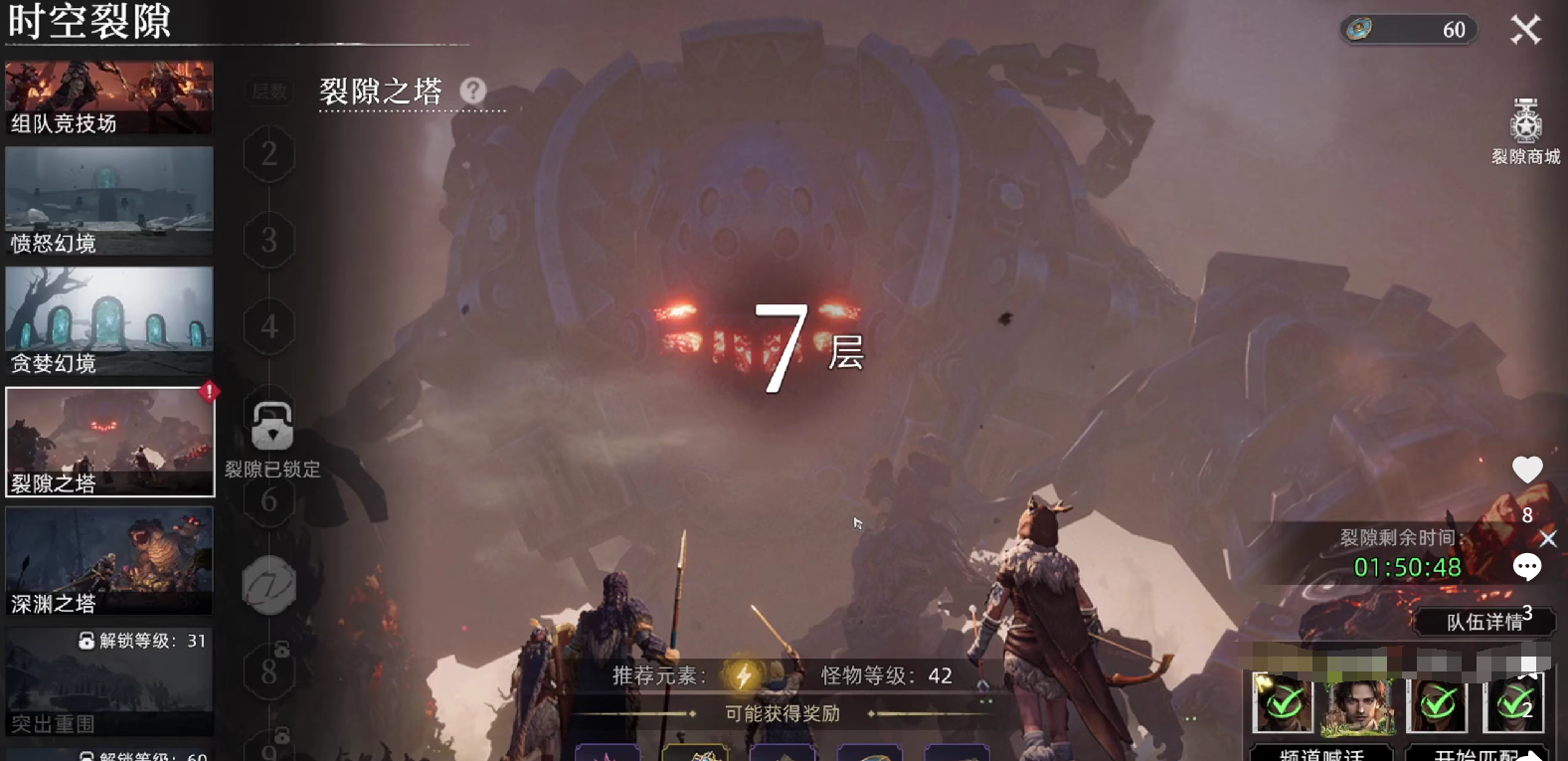
Task: Switch to 贪婪幻境 mode
Action: [x=109, y=321]
